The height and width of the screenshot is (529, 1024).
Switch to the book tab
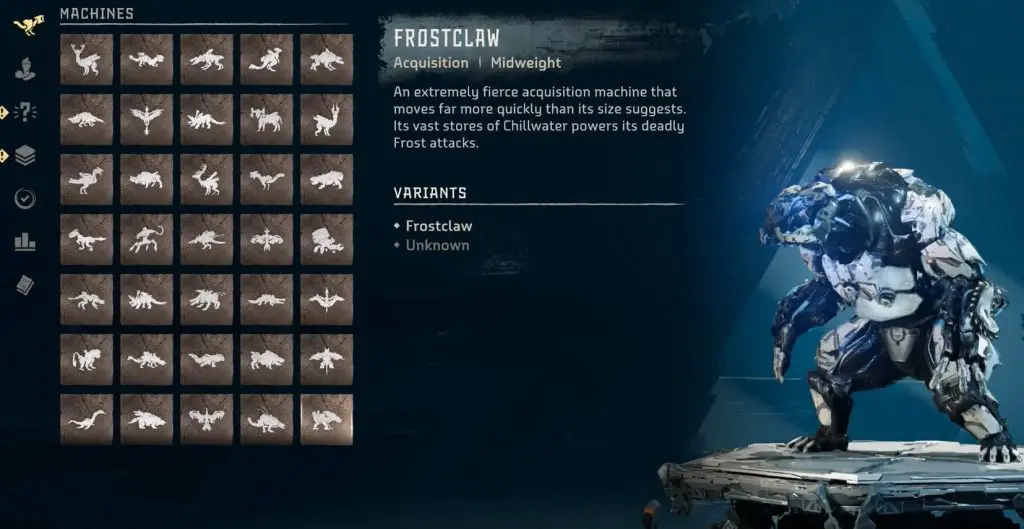[x=25, y=285]
